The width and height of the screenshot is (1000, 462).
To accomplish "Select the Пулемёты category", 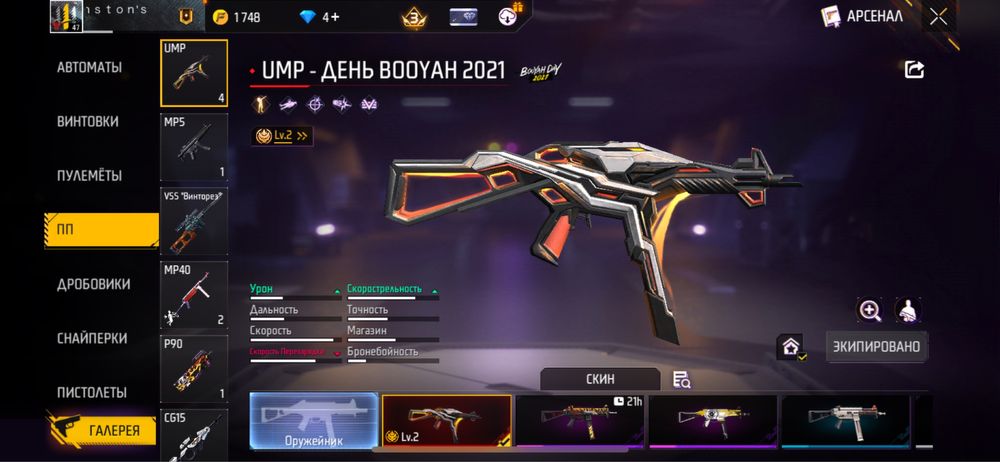I will coord(89,175).
